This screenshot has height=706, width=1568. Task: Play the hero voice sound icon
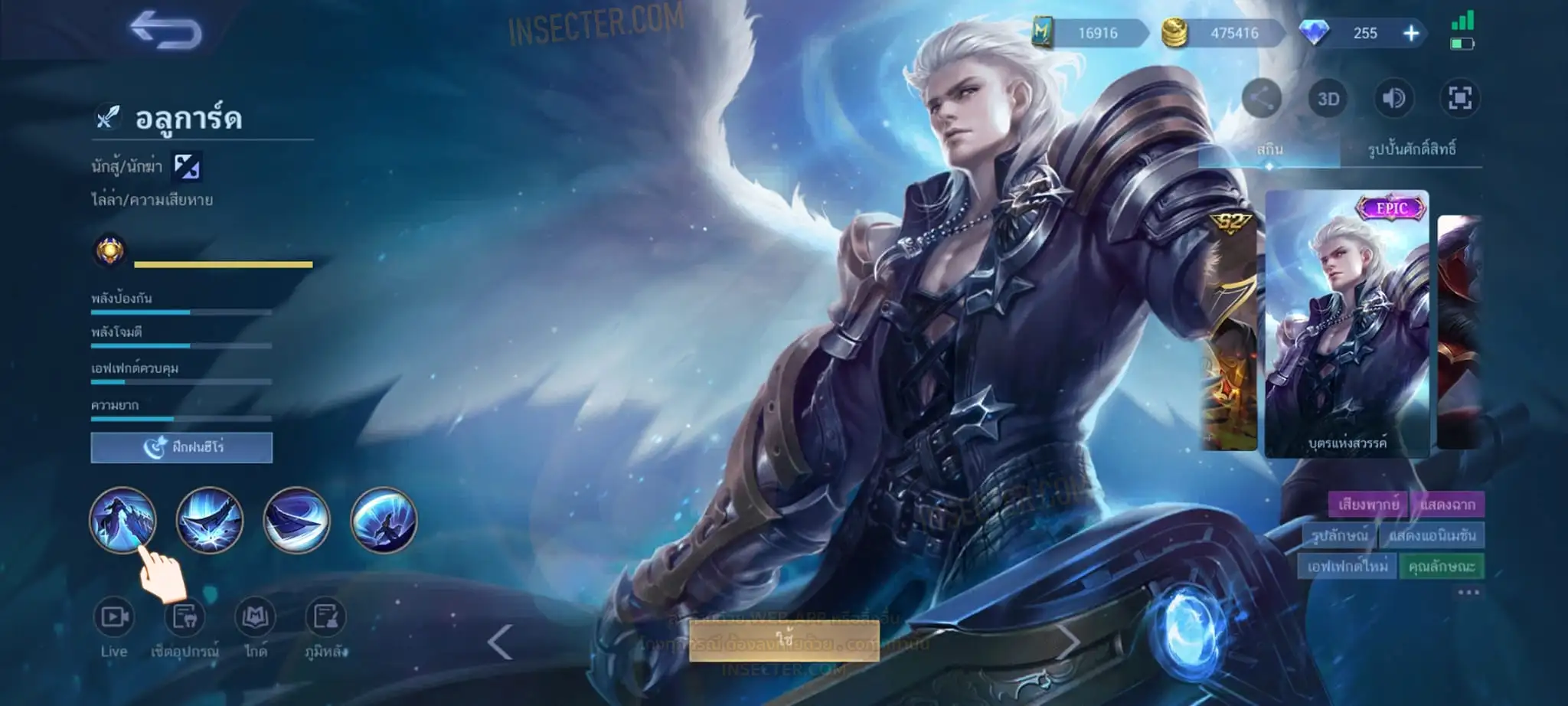click(x=1393, y=99)
